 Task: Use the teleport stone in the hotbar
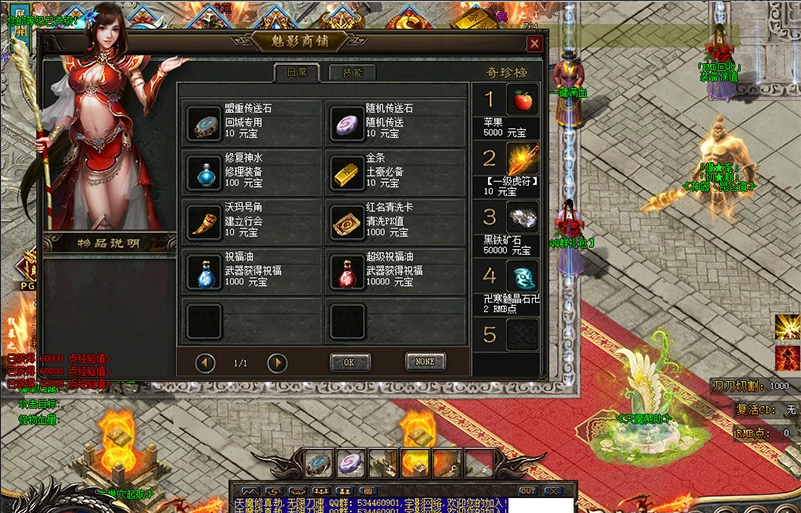318,462
